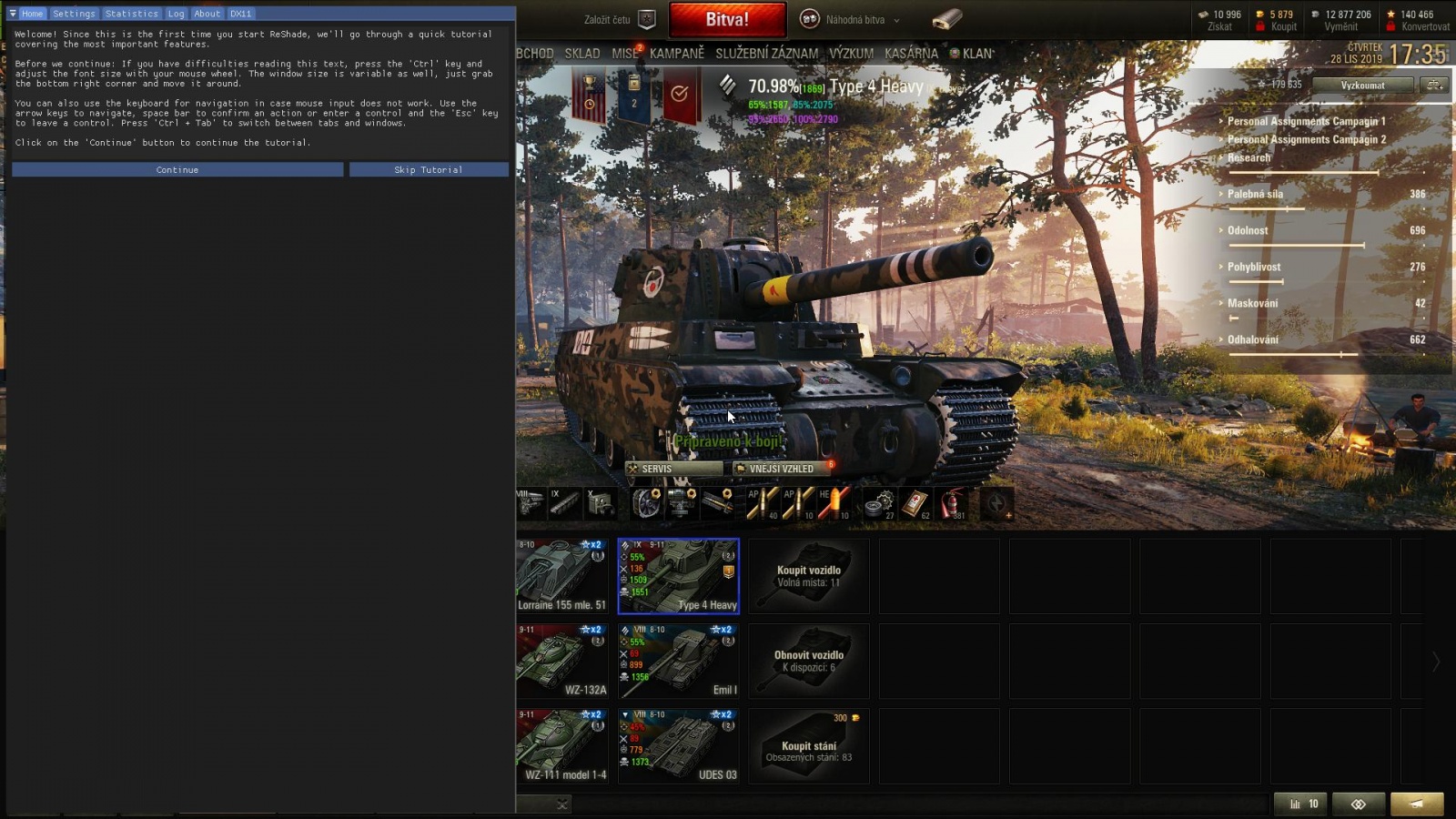Open the SKLAD depot menu
This screenshot has height=819, width=1456.
(582, 54)
